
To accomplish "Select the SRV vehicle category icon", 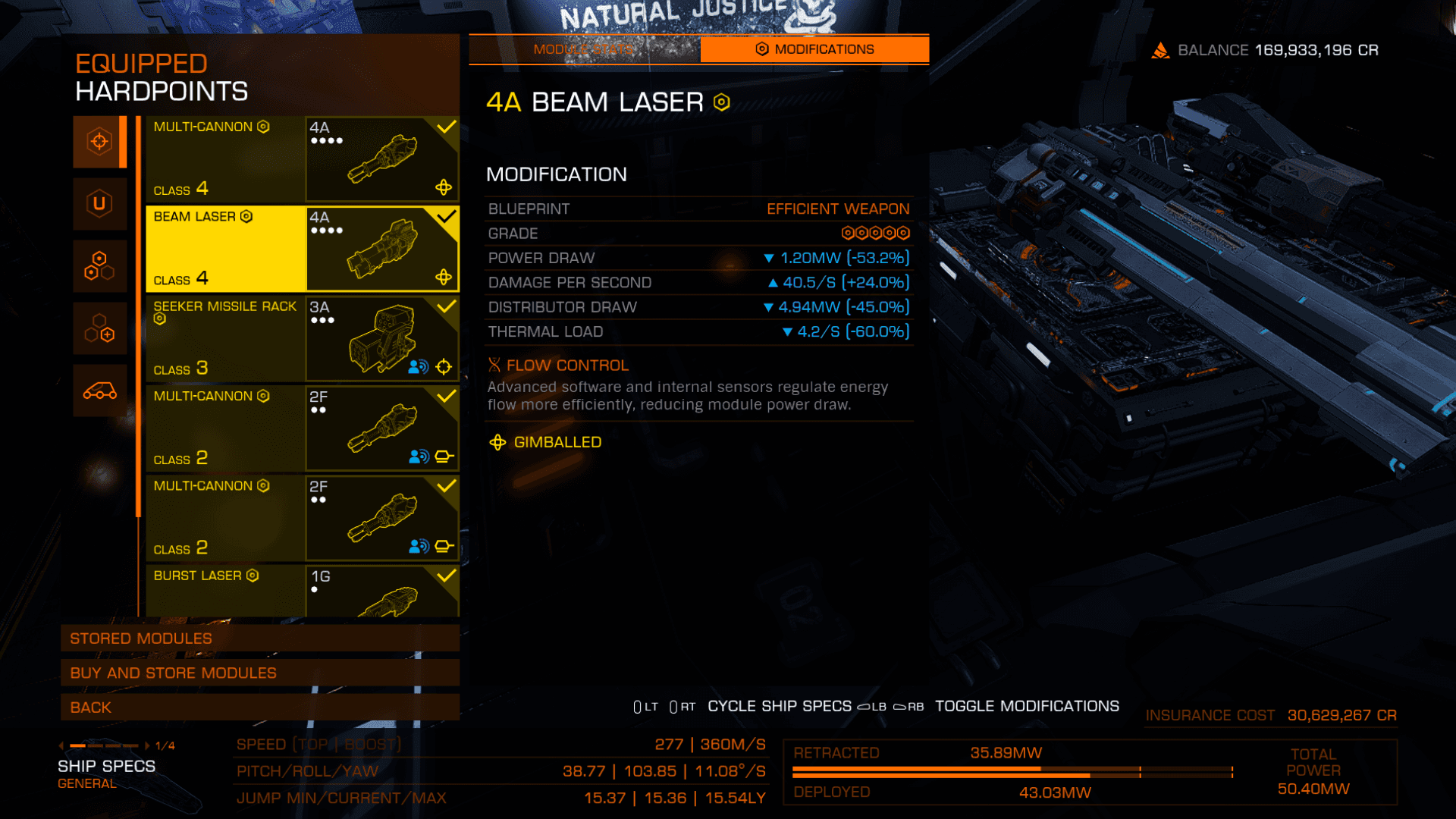I will coord(99,391).
